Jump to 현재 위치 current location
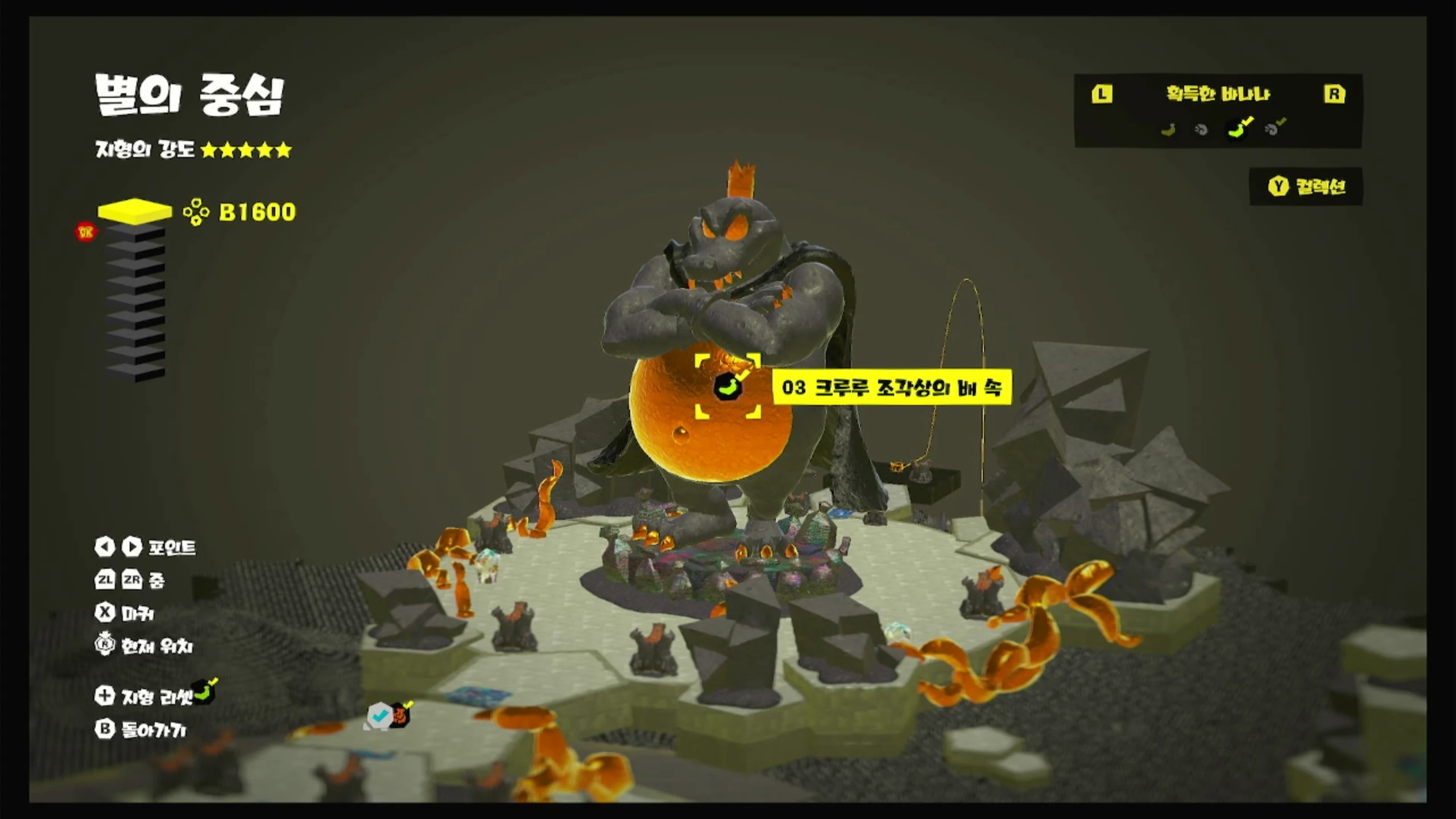Screen dimensions: 1456x819 (x=144, y=646)
